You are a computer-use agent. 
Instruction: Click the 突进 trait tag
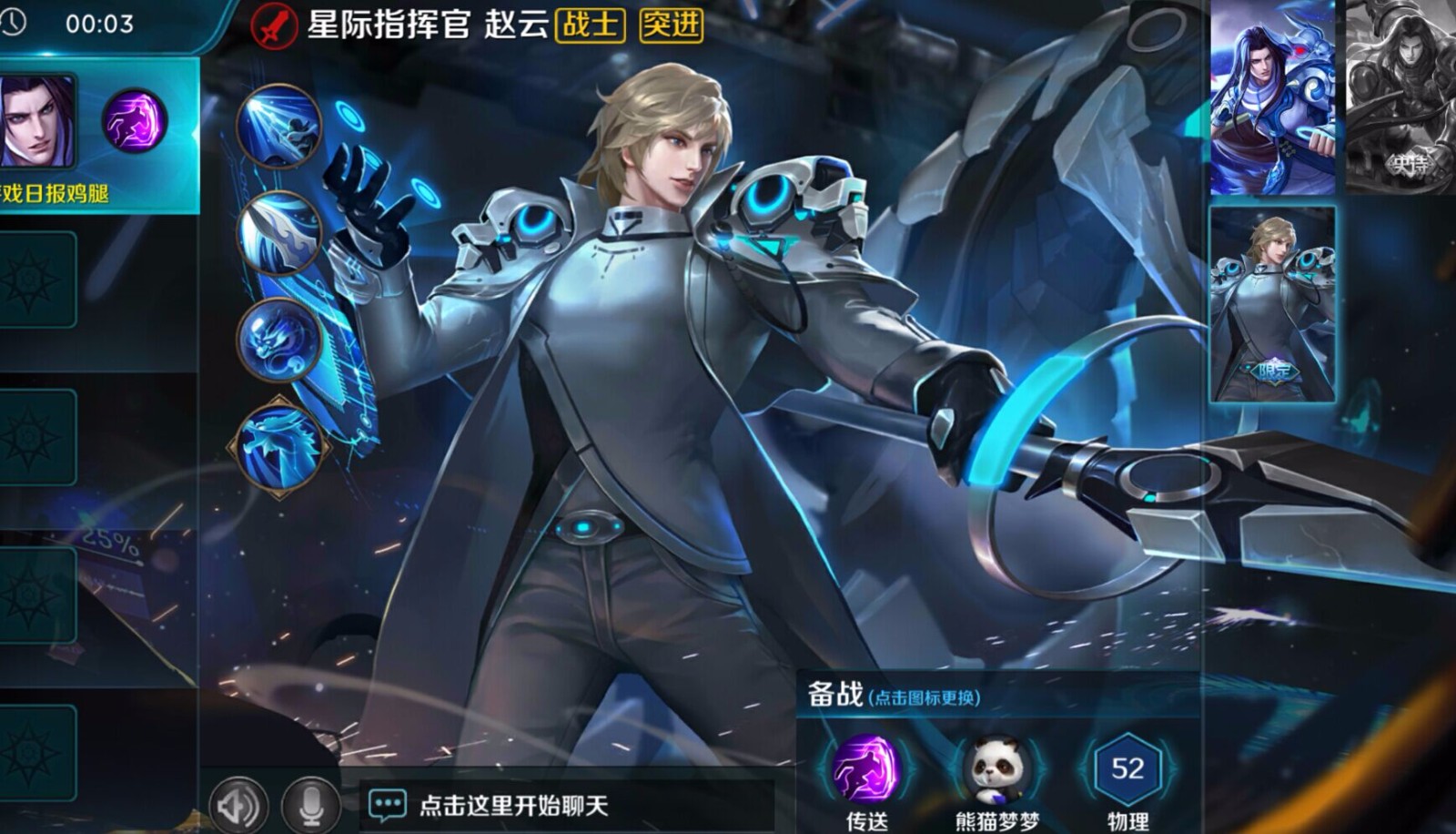671,27
